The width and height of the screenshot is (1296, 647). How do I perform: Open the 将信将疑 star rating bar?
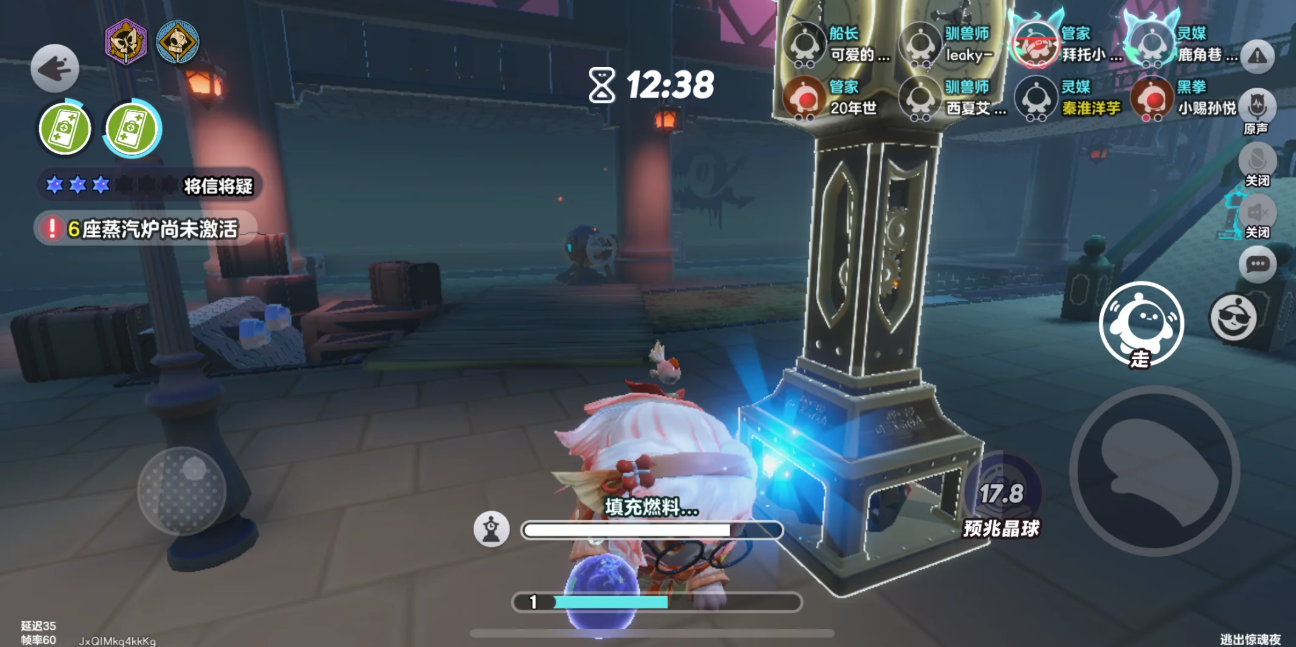(150, 185)
